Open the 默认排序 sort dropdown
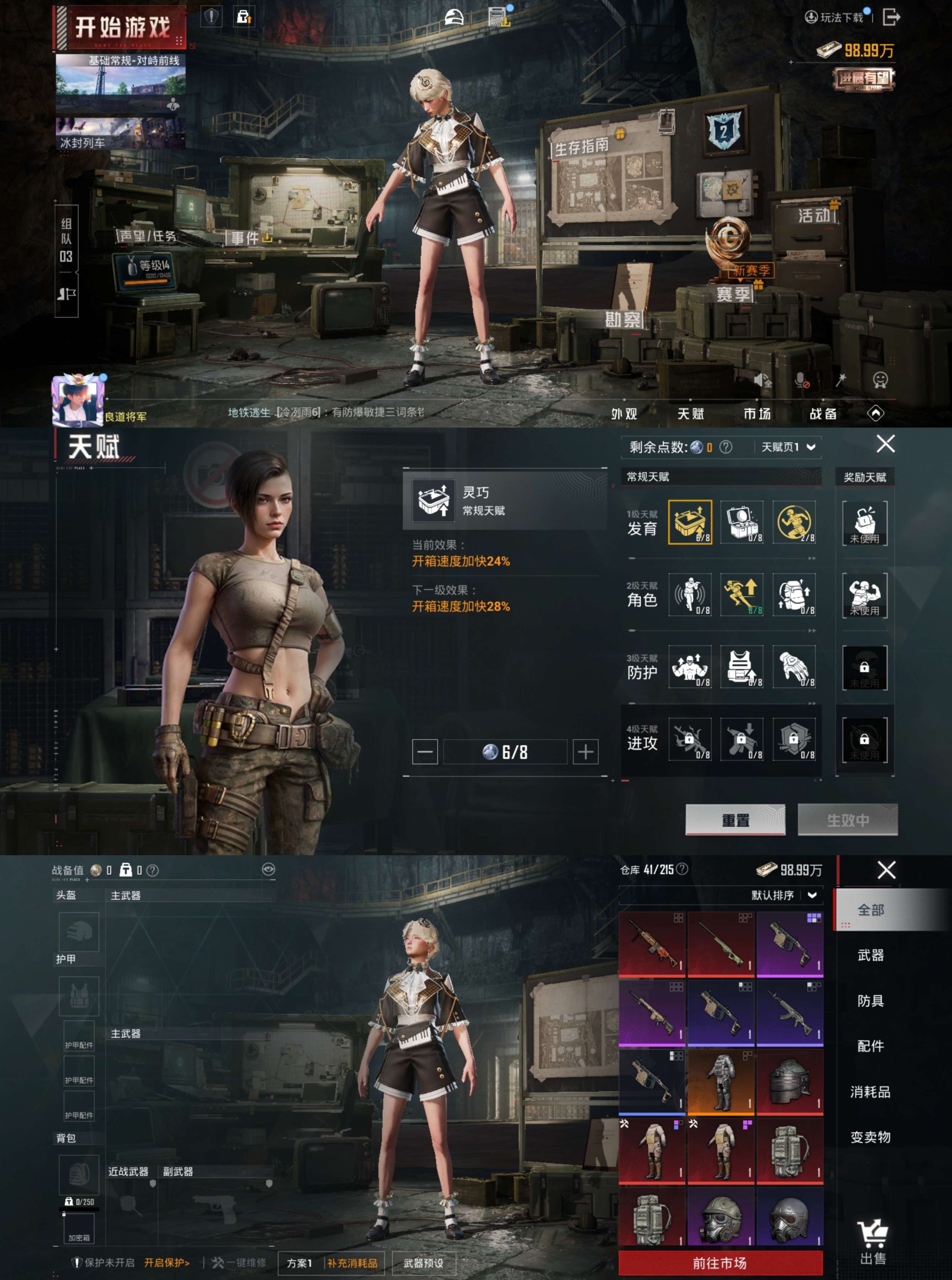 [783, 895]
